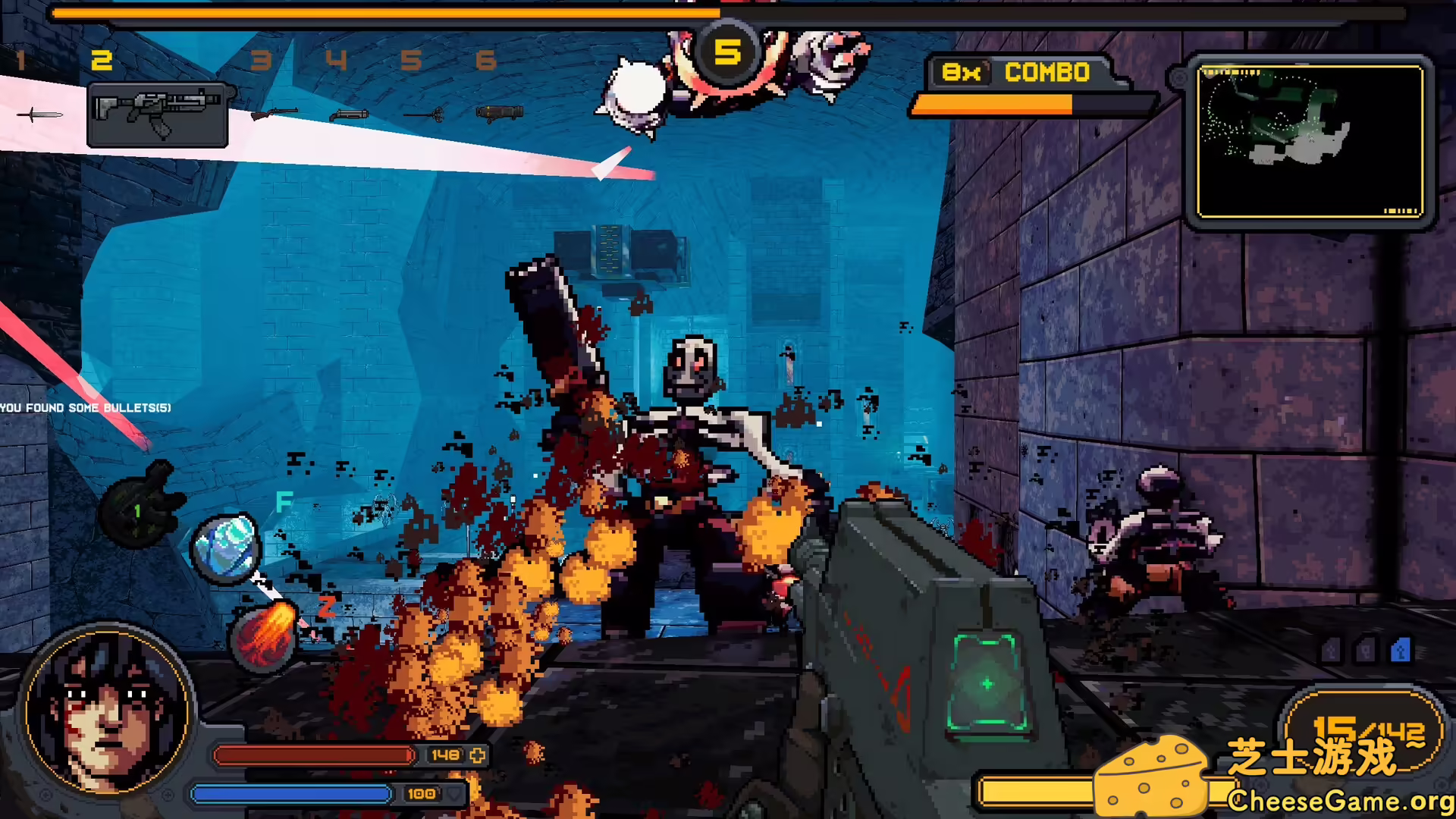Viewport: 1456px width, 819px height.
Task: Choose the short shotgun in slot 4
Action: [349, 115]
